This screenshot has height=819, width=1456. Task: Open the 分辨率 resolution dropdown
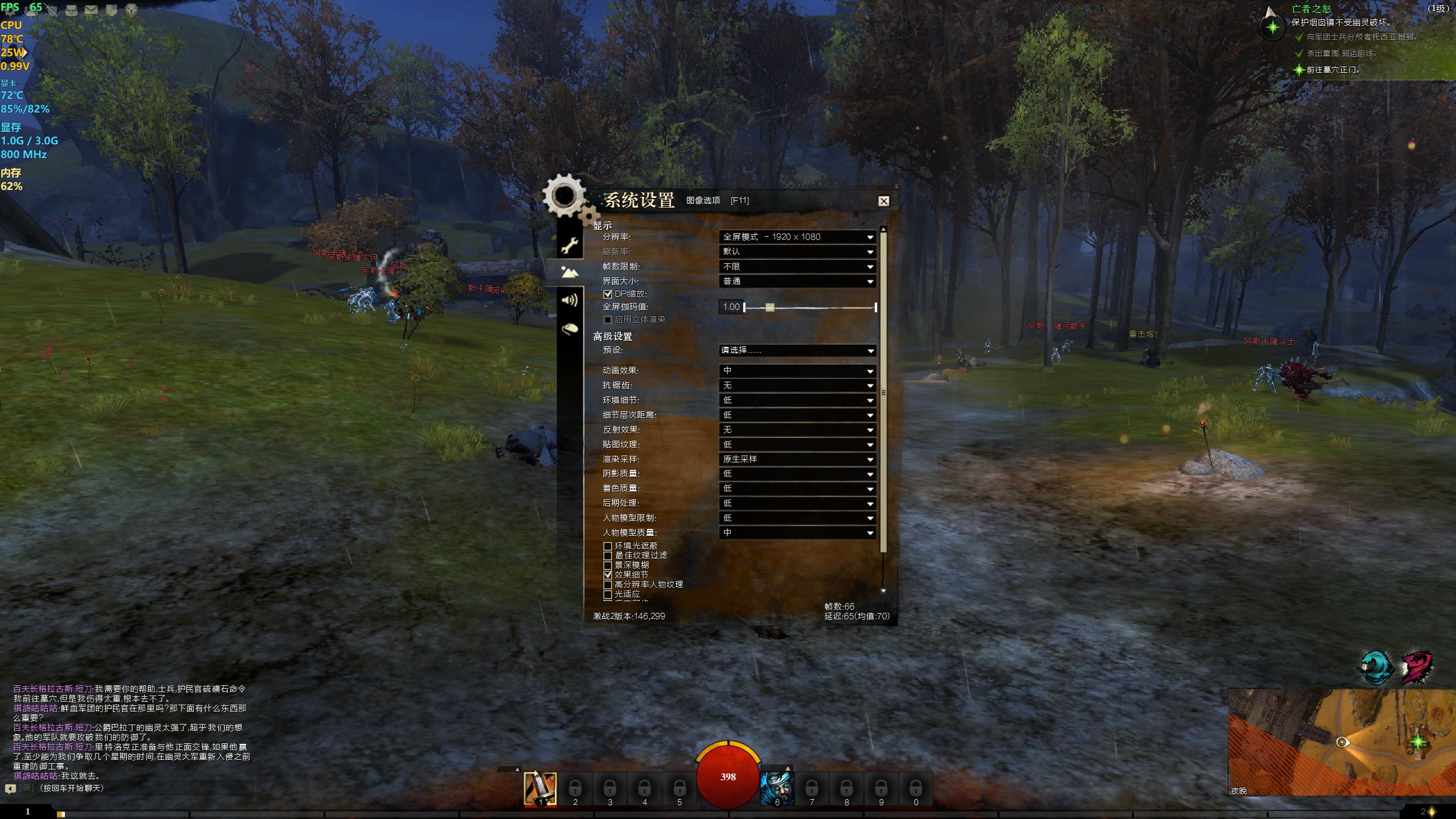797,237
